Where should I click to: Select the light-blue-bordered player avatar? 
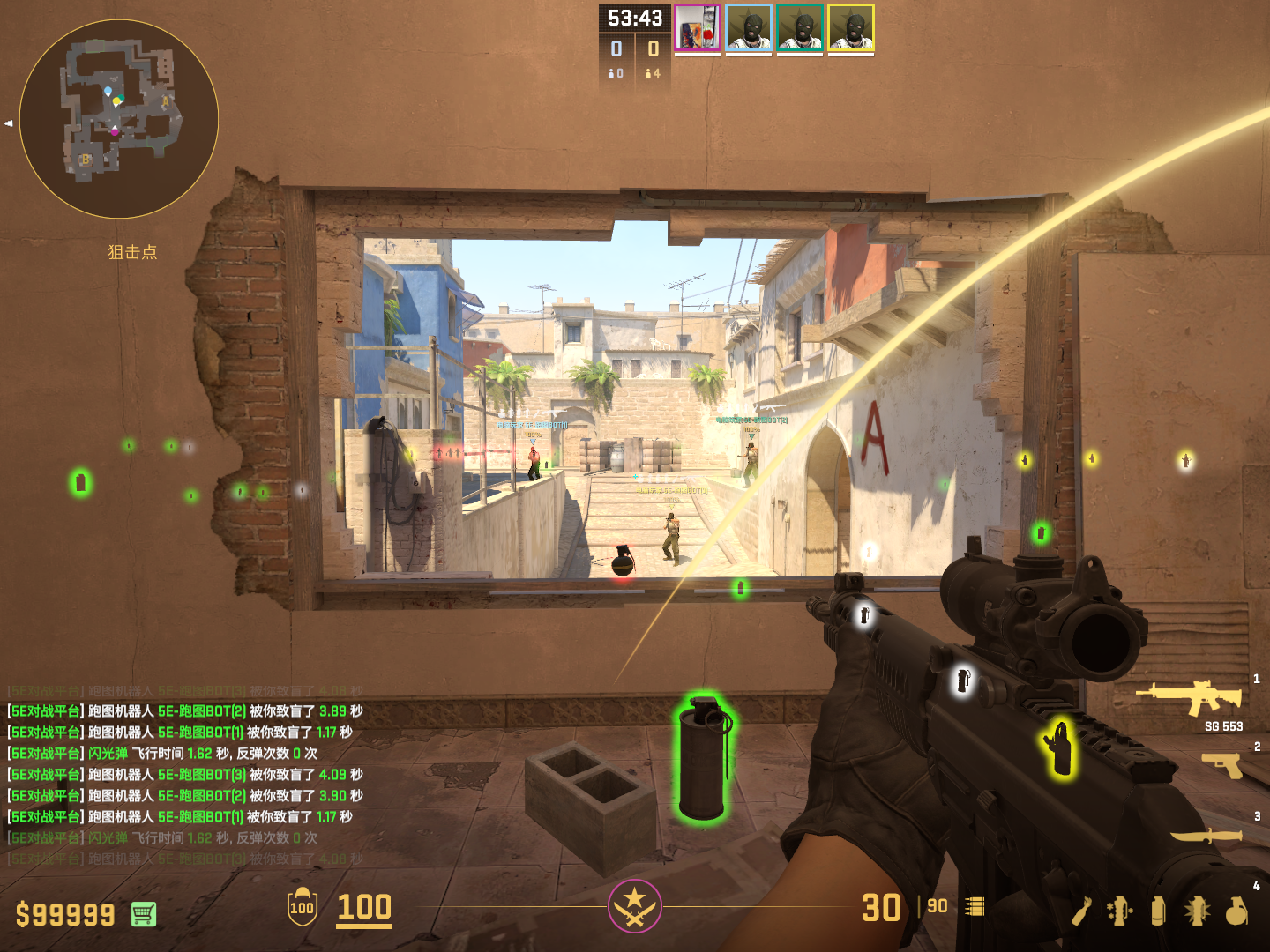coord(749,28)
